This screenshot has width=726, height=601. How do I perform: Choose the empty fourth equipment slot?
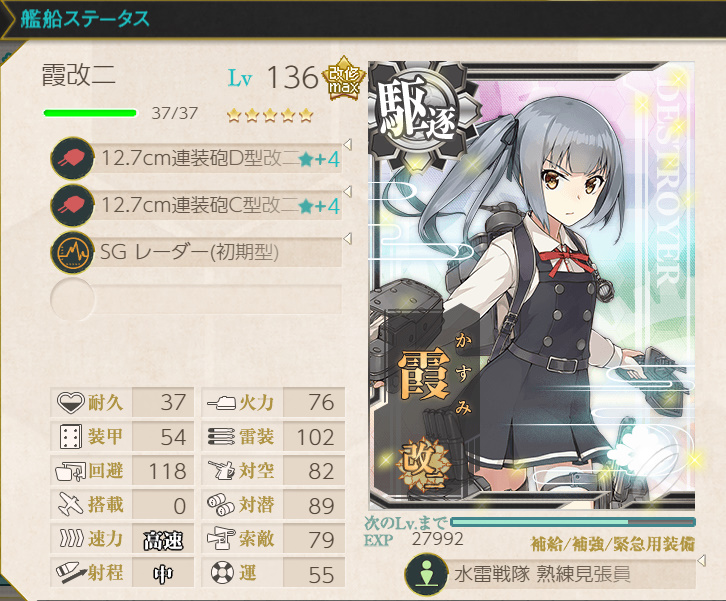click(x=198, y=298)
